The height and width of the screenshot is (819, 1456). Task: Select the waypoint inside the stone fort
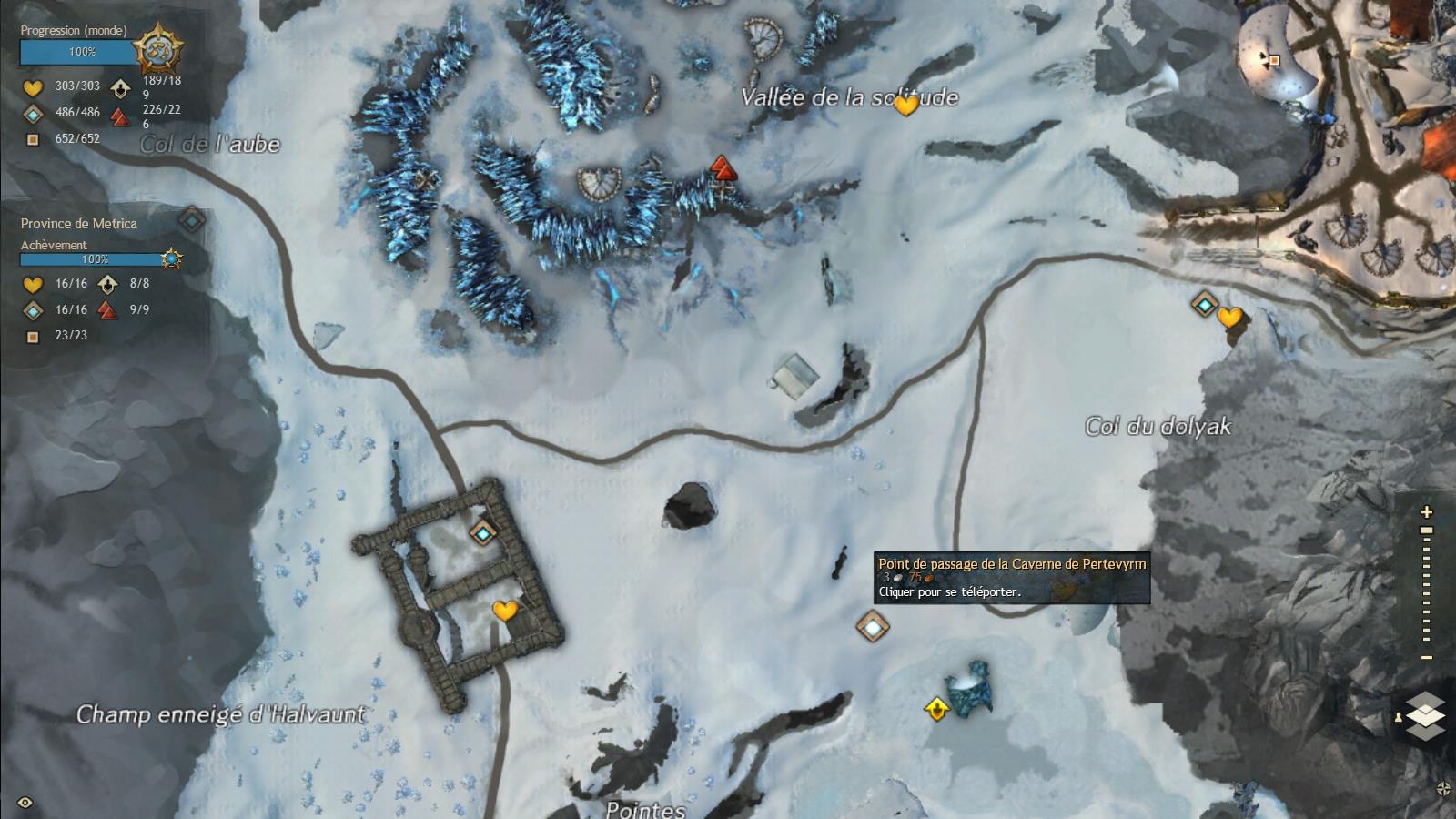[482, 532]
